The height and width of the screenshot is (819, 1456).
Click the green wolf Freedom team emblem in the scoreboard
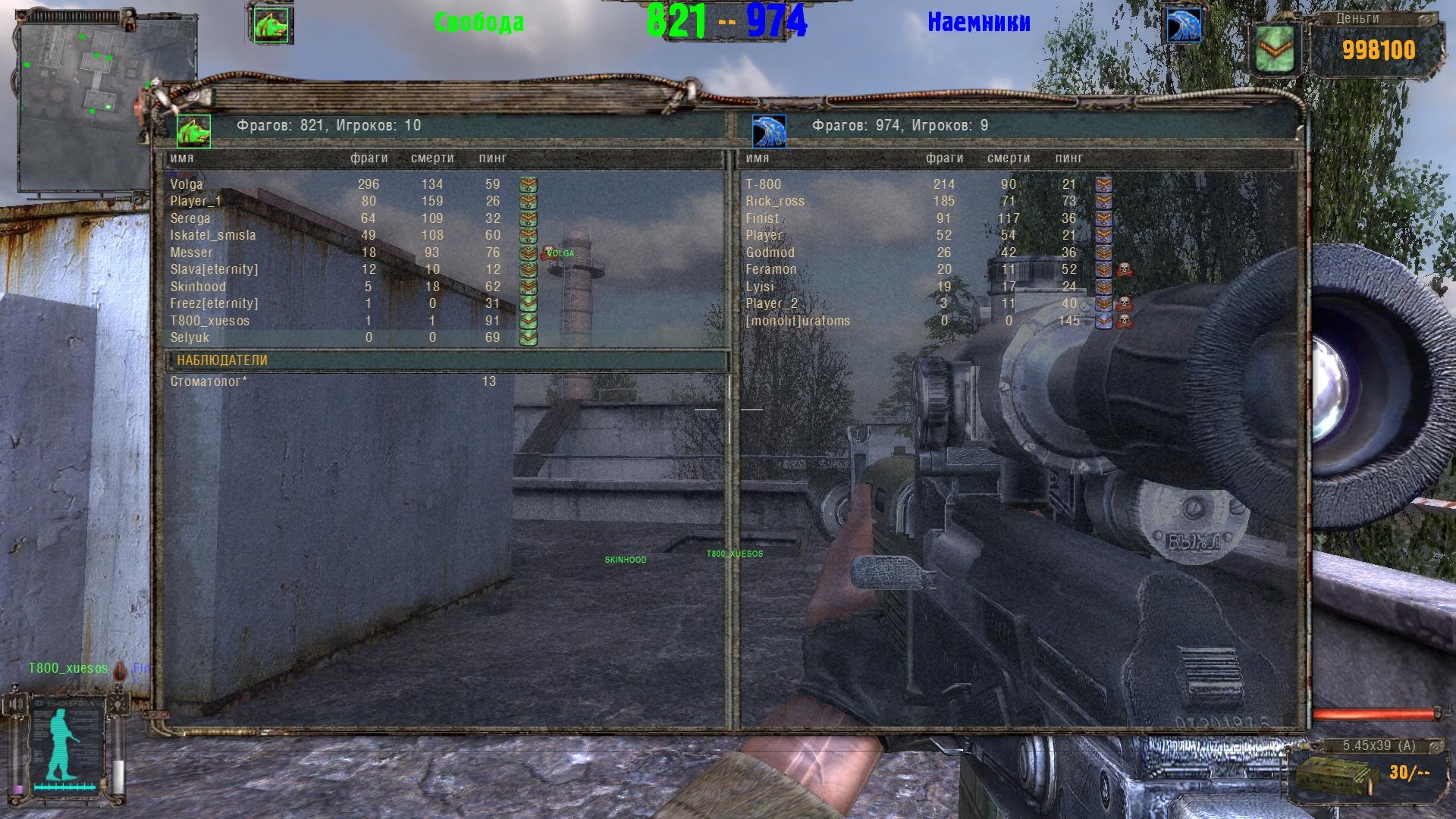click(193, 131)
